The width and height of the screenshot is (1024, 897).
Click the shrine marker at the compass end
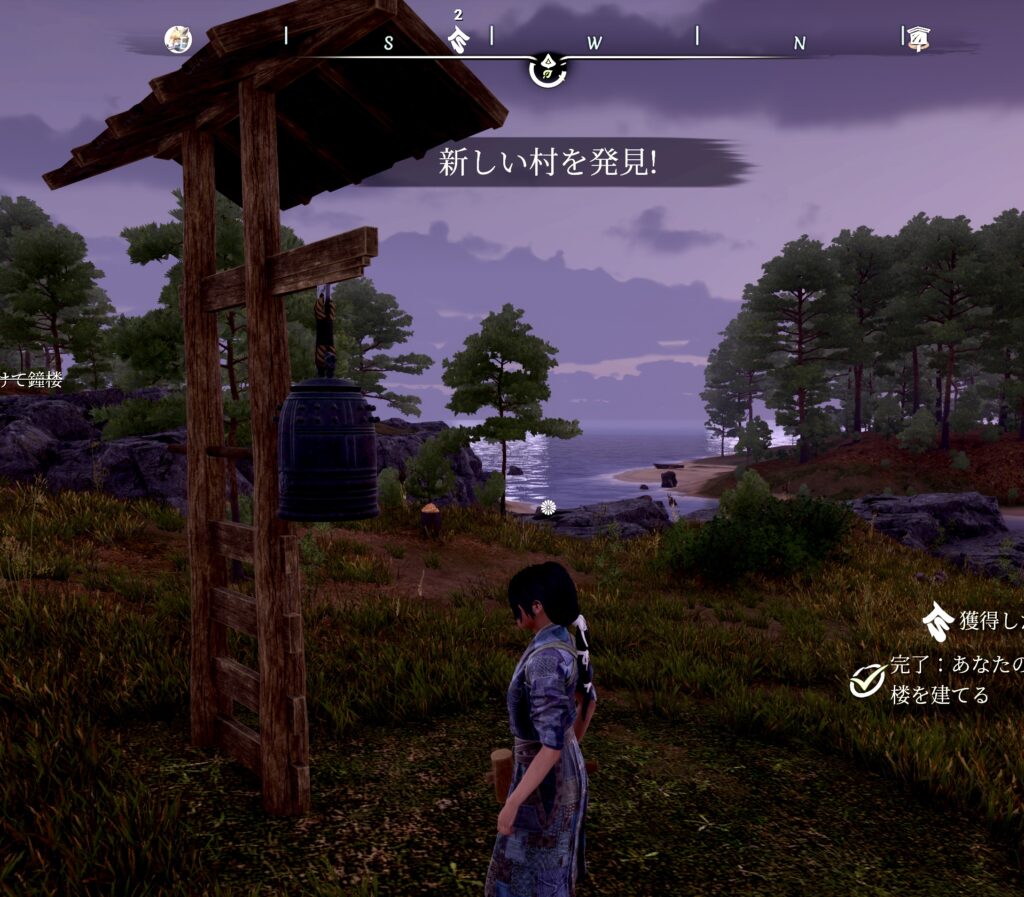pyautogui.click(x=916, y=39)
